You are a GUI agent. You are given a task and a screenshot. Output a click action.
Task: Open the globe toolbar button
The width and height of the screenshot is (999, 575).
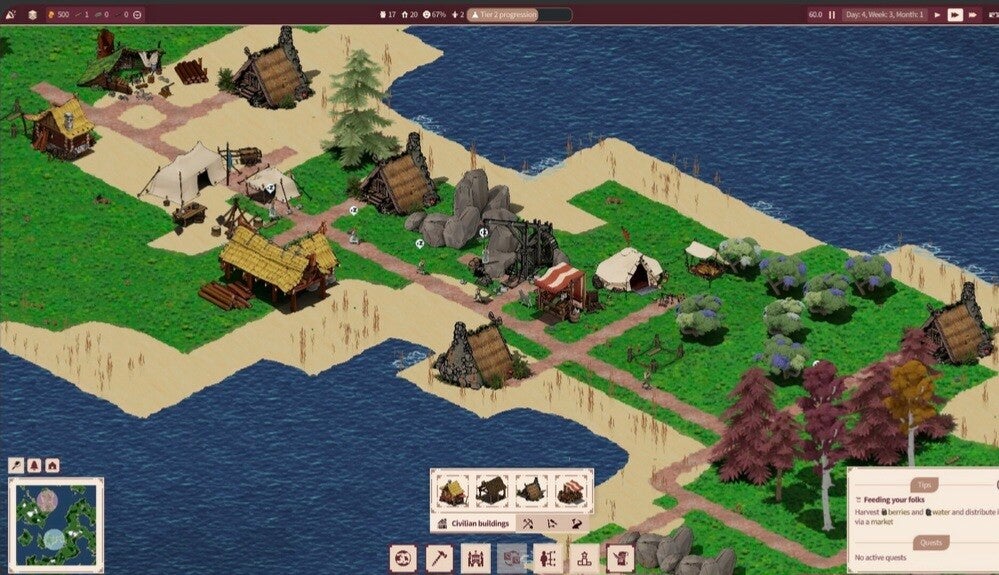[x=403, y=558]
